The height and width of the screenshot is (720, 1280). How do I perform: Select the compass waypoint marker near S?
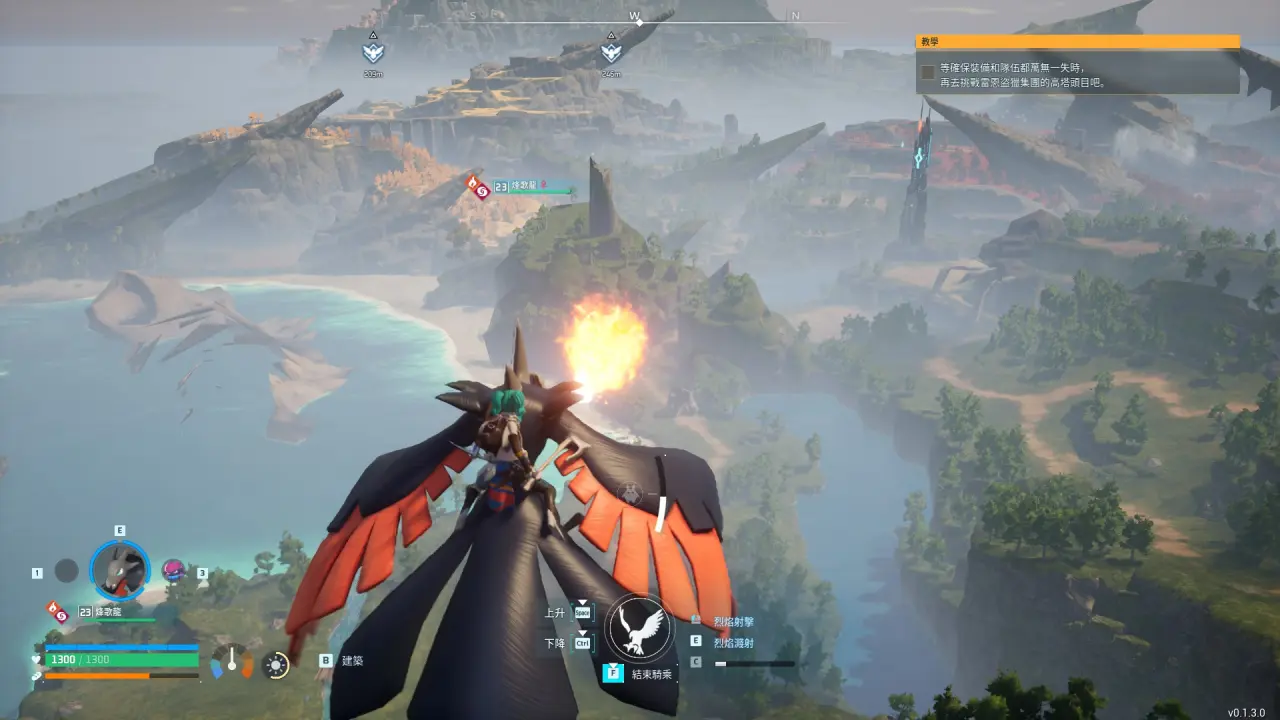pyautogui.click(x=373, y=51)
